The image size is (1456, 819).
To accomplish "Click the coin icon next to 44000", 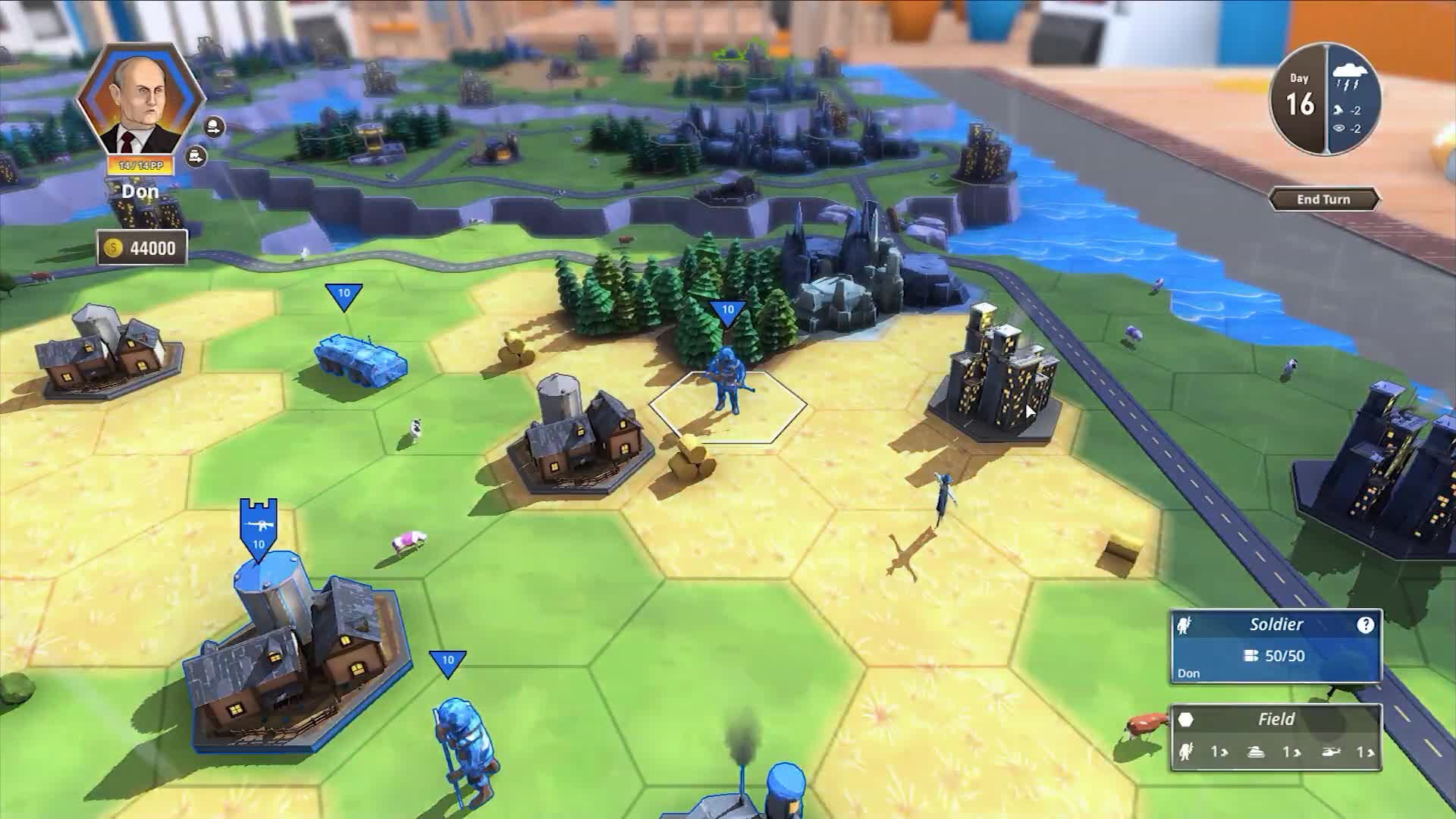I will click(x=114, y=247).
